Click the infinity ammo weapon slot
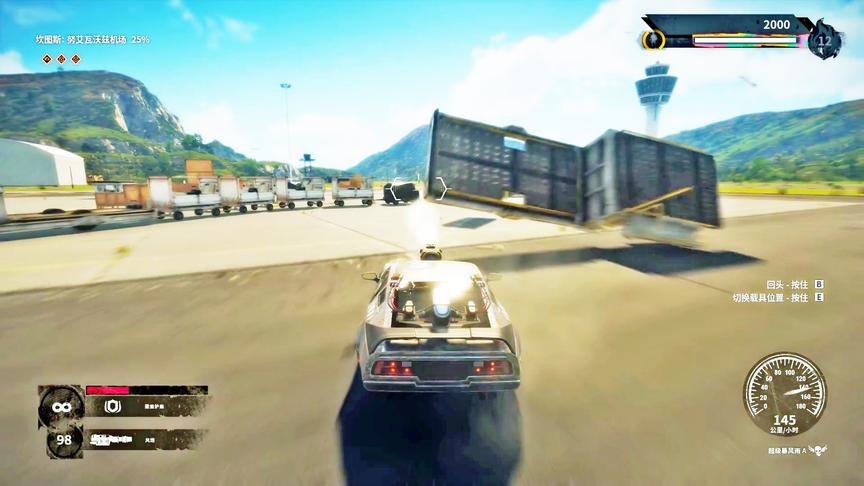 61,406
